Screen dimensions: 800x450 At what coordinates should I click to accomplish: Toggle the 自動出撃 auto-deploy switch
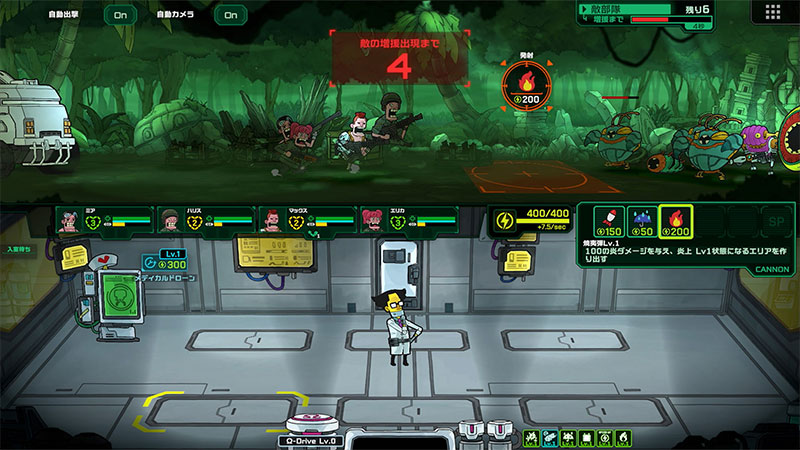point(120,15)
